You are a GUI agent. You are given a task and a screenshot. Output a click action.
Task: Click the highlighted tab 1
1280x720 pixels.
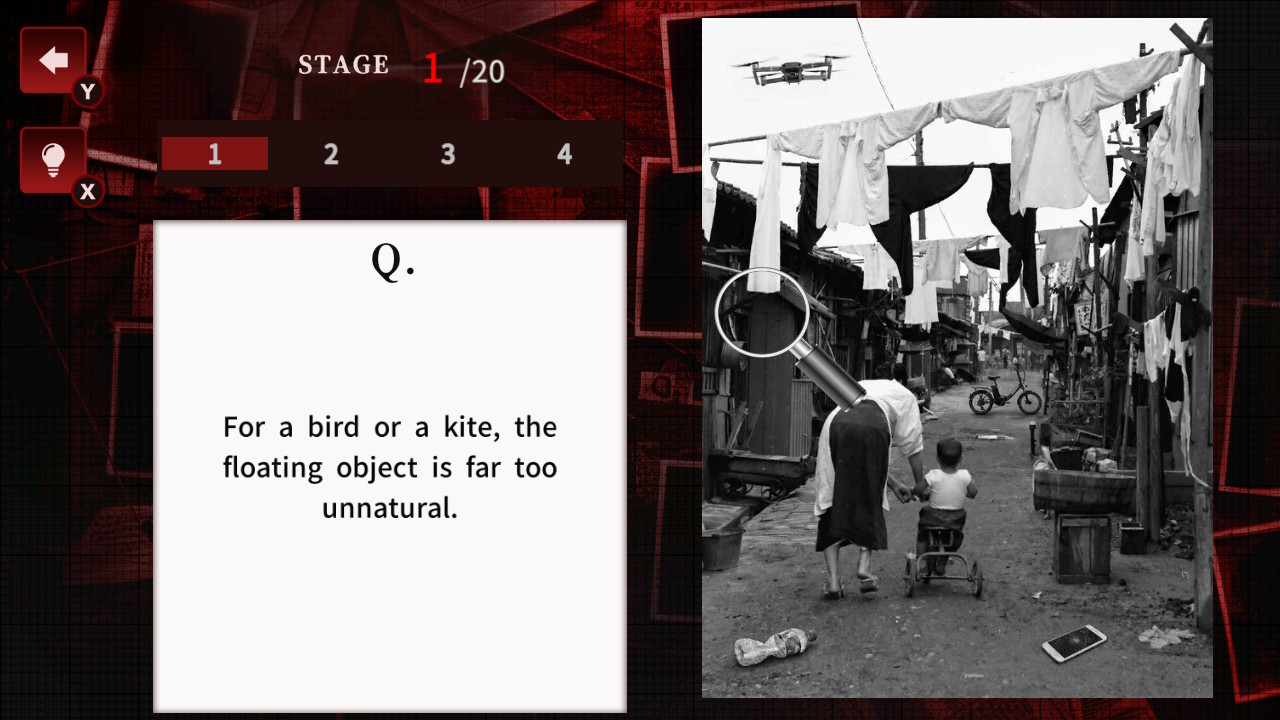tap(214, 154)
